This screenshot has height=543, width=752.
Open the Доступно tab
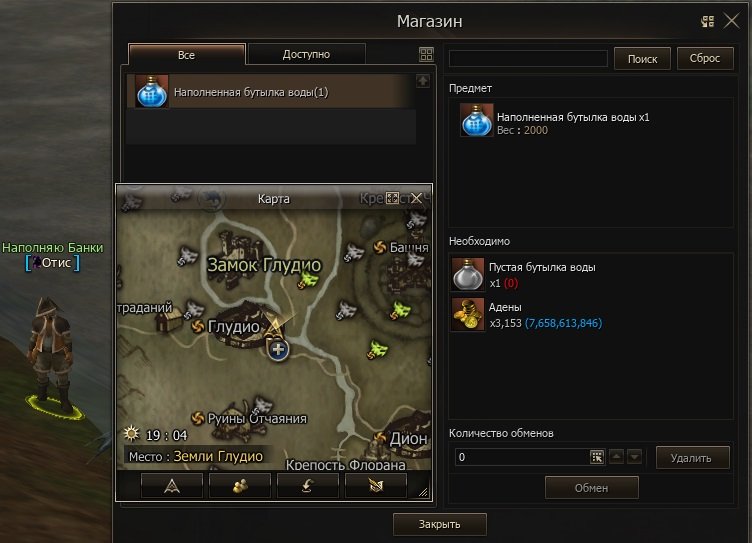tap(306, 55)
